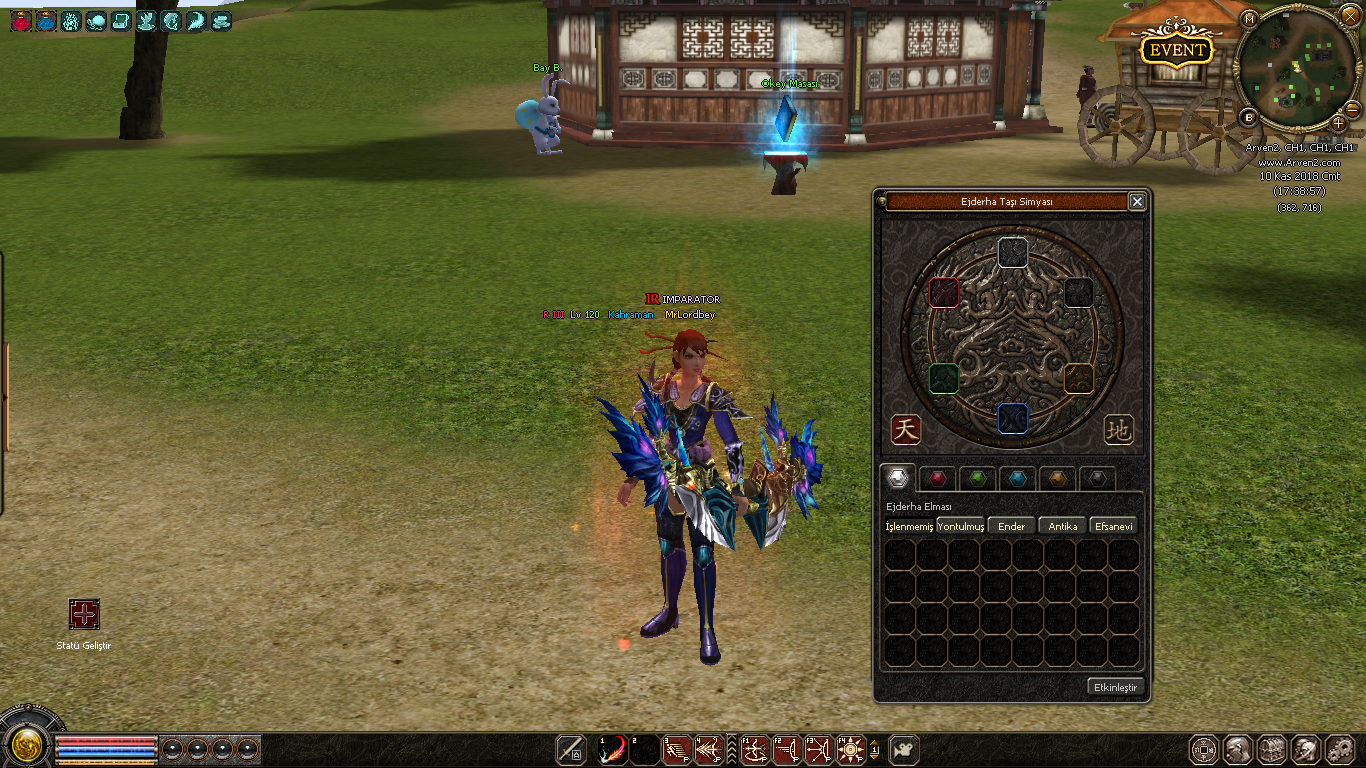Select the Efsanevi grade filter
The height and width of the screenshot is (768, 1366).
1114,526
